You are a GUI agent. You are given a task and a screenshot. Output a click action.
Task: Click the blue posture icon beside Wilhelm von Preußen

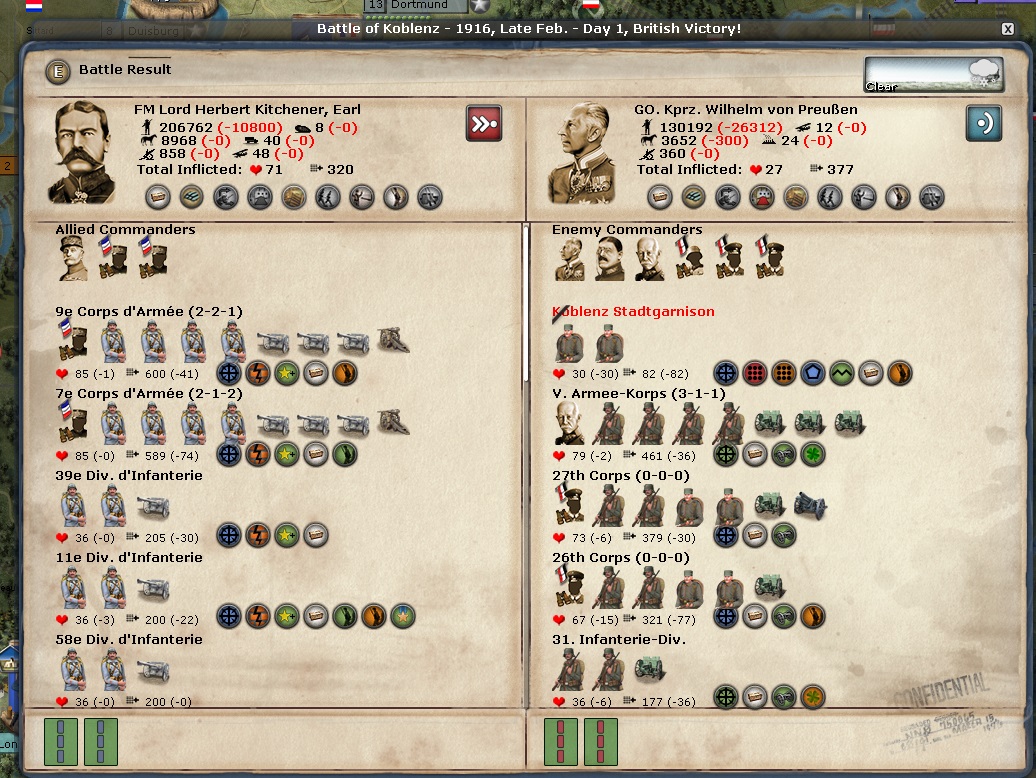[983, 124]
